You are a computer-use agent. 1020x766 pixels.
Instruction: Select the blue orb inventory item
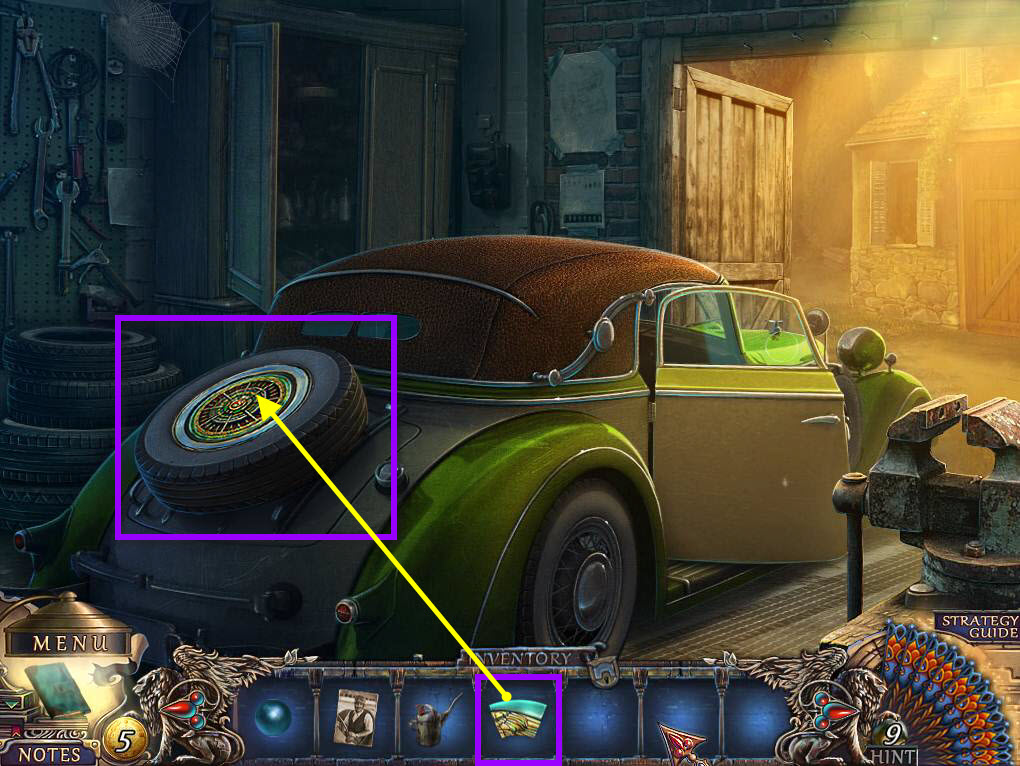pyautogui.click(x=272, y=719)
